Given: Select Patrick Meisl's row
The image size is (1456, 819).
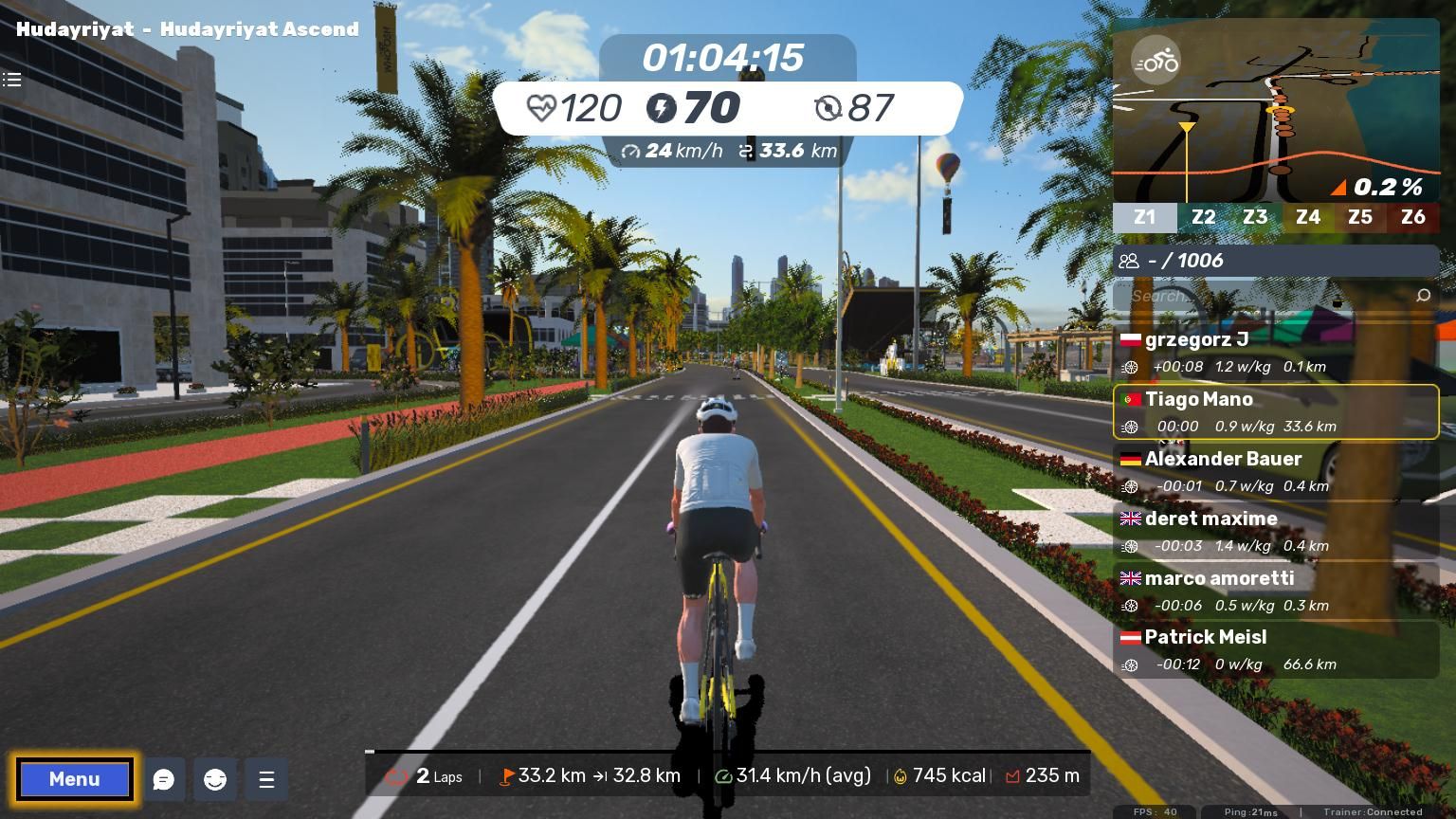Looking at the screenshot, I should [x=1275, y=649].
